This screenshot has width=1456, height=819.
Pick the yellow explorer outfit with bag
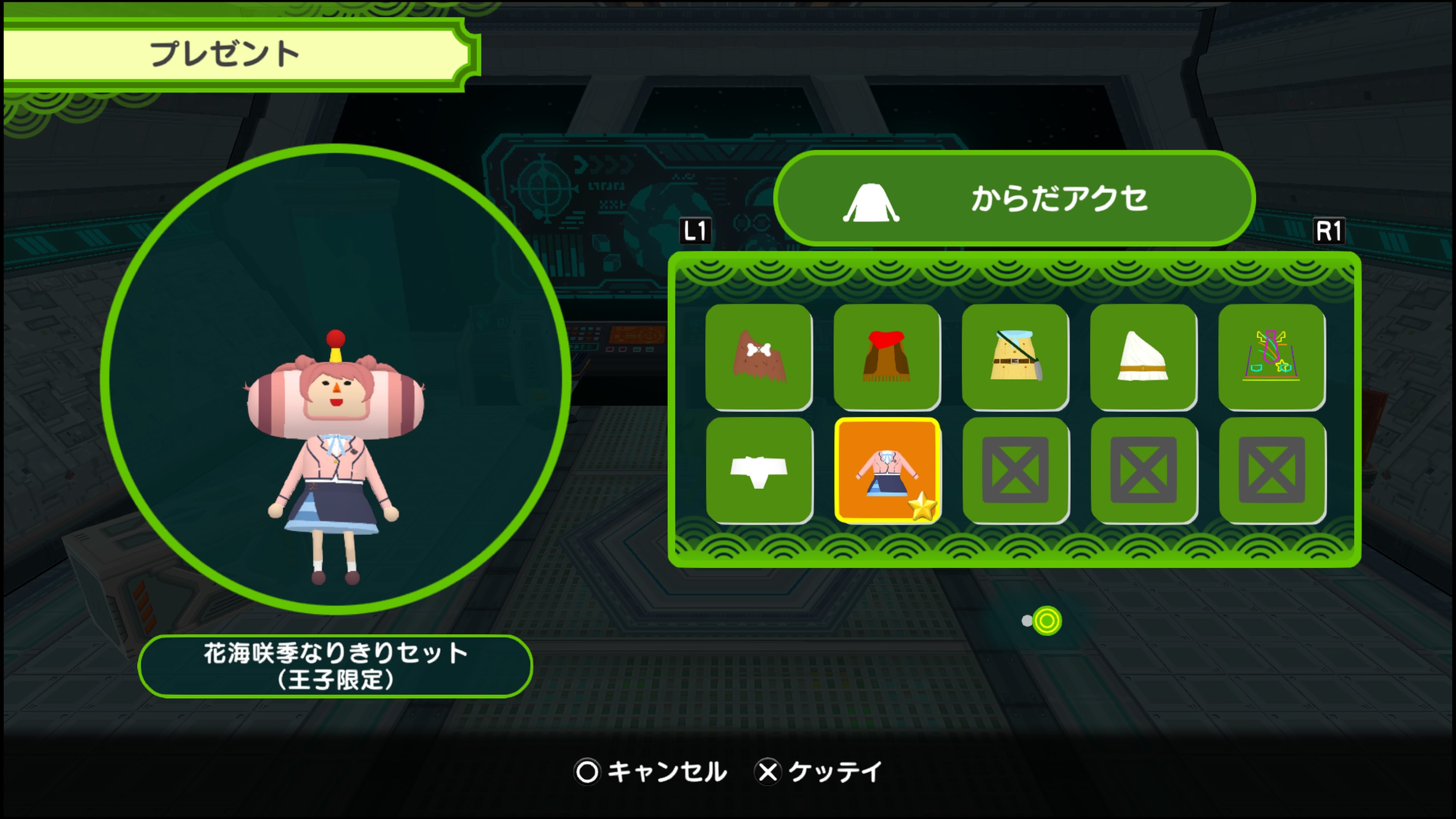pyautogui.click(x=1015, y=356)
